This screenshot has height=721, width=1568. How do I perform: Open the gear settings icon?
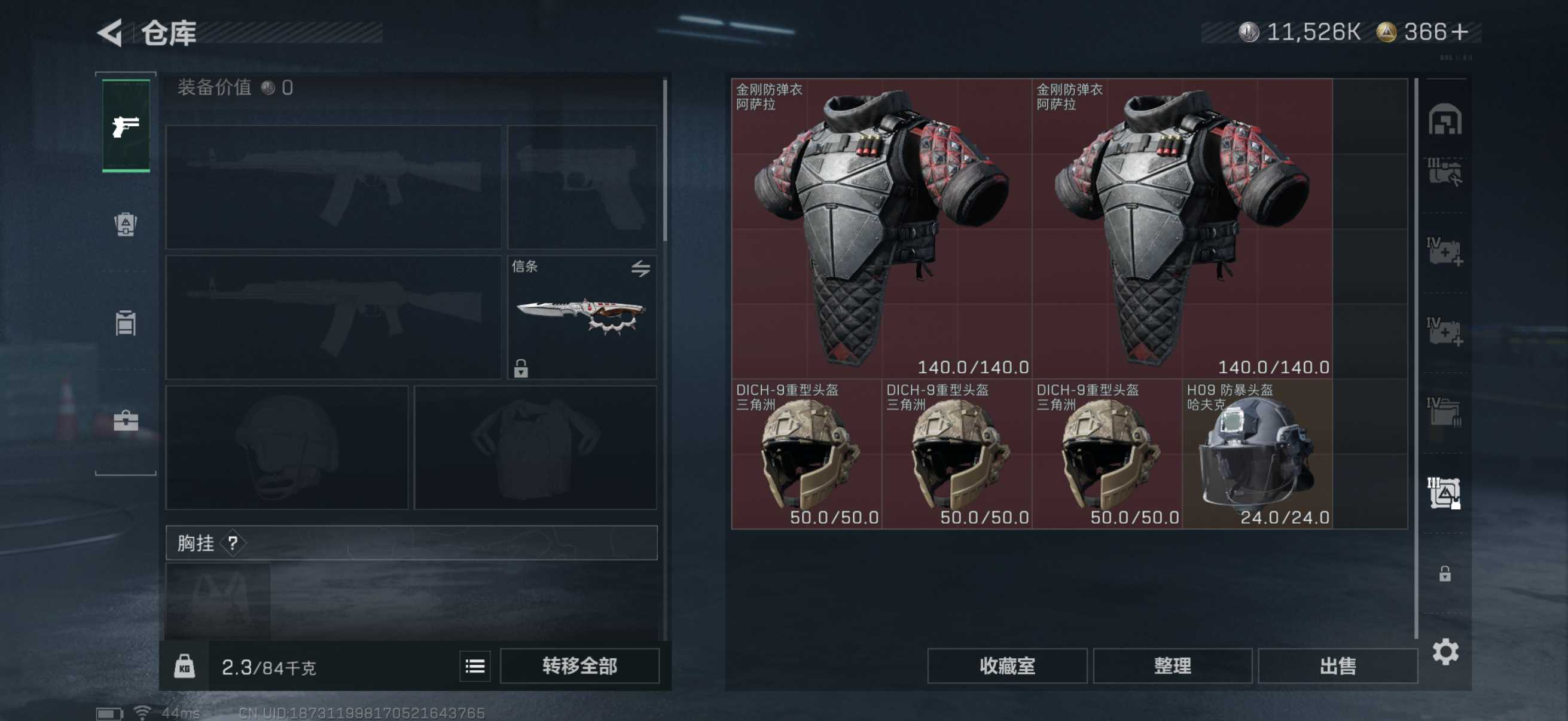tap(1445, 652)
